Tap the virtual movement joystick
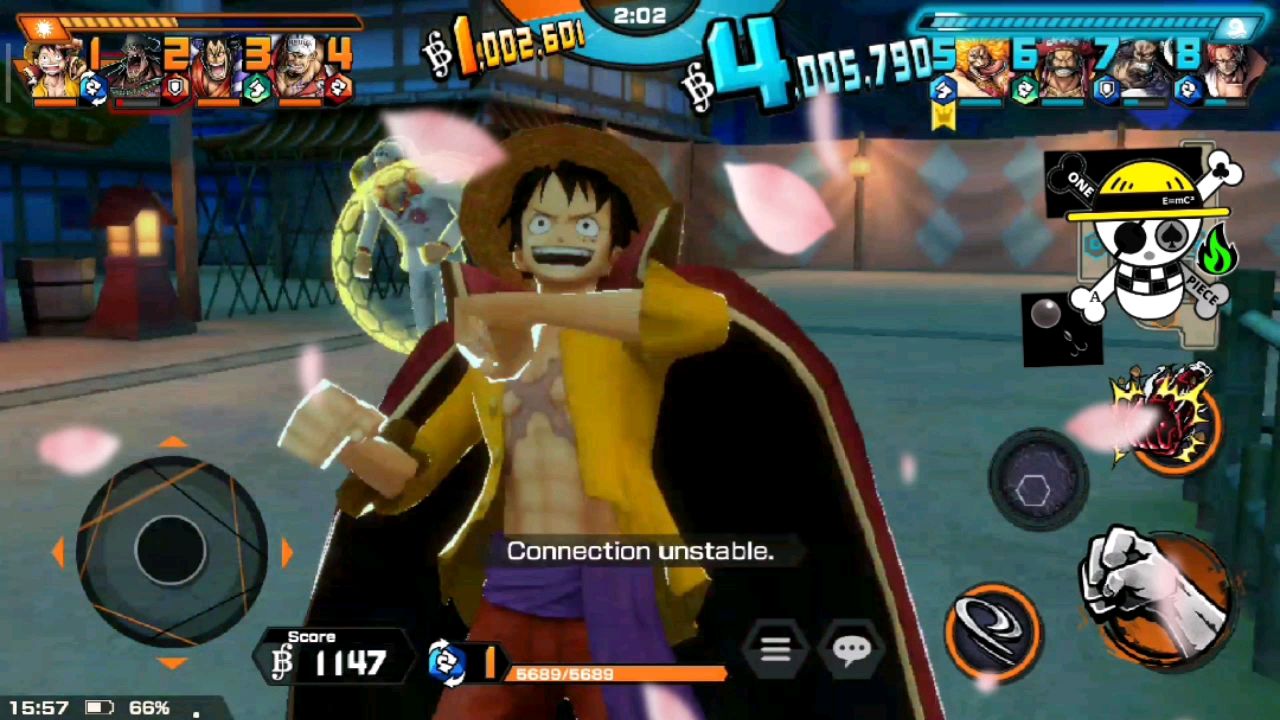The width and height of the screenshot is (1280, 720). 171,551
